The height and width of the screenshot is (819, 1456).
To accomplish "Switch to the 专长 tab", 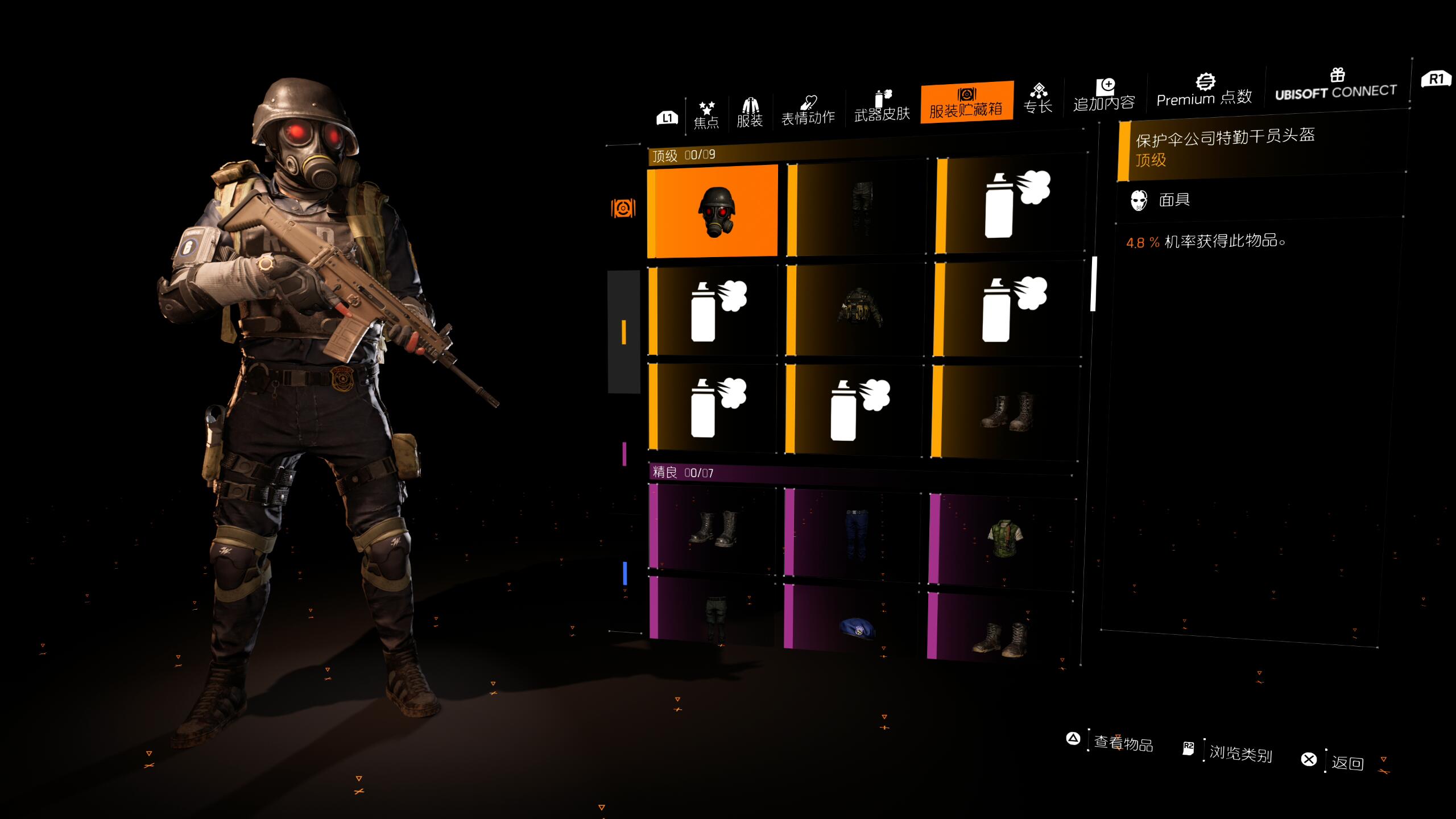I will point(1038,98).
